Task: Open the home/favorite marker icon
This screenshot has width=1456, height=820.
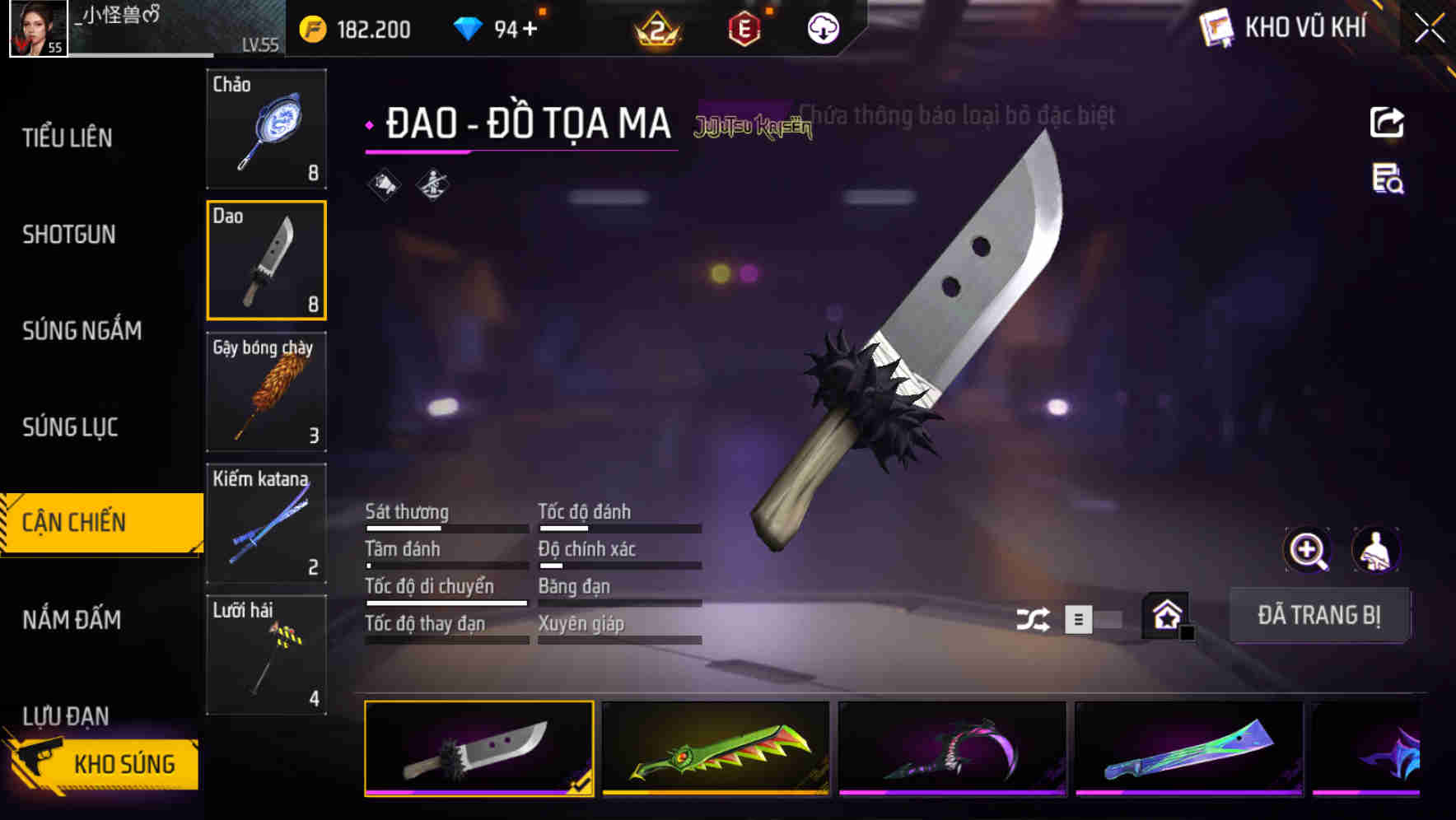Action: click(x=1163, y=616)
